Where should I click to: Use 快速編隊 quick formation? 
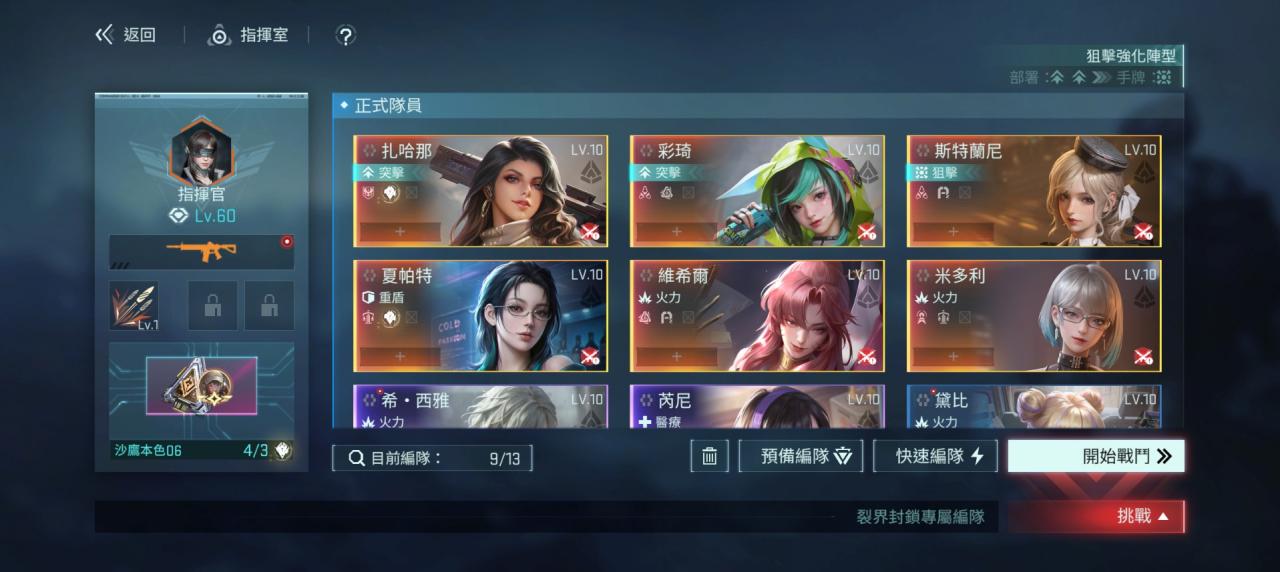point(935,456)
